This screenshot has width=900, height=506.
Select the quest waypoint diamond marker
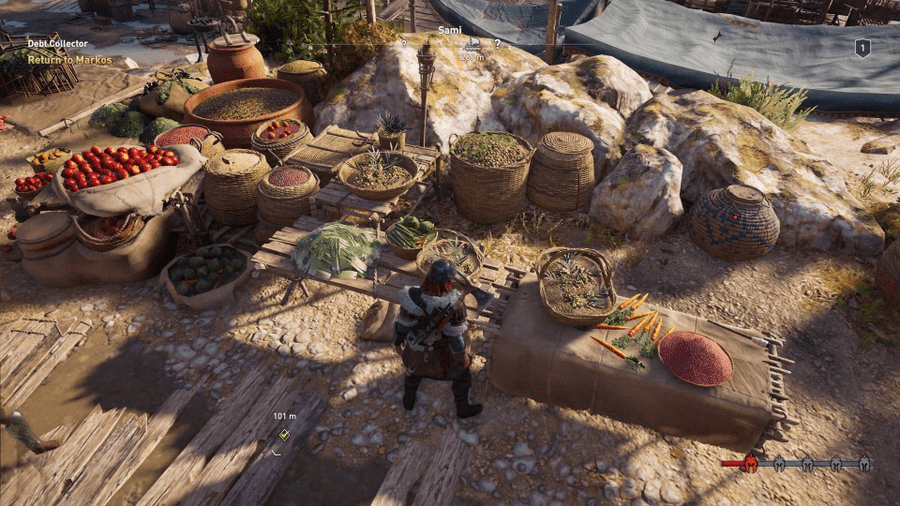pyautogui.click(x=284, y=434)
